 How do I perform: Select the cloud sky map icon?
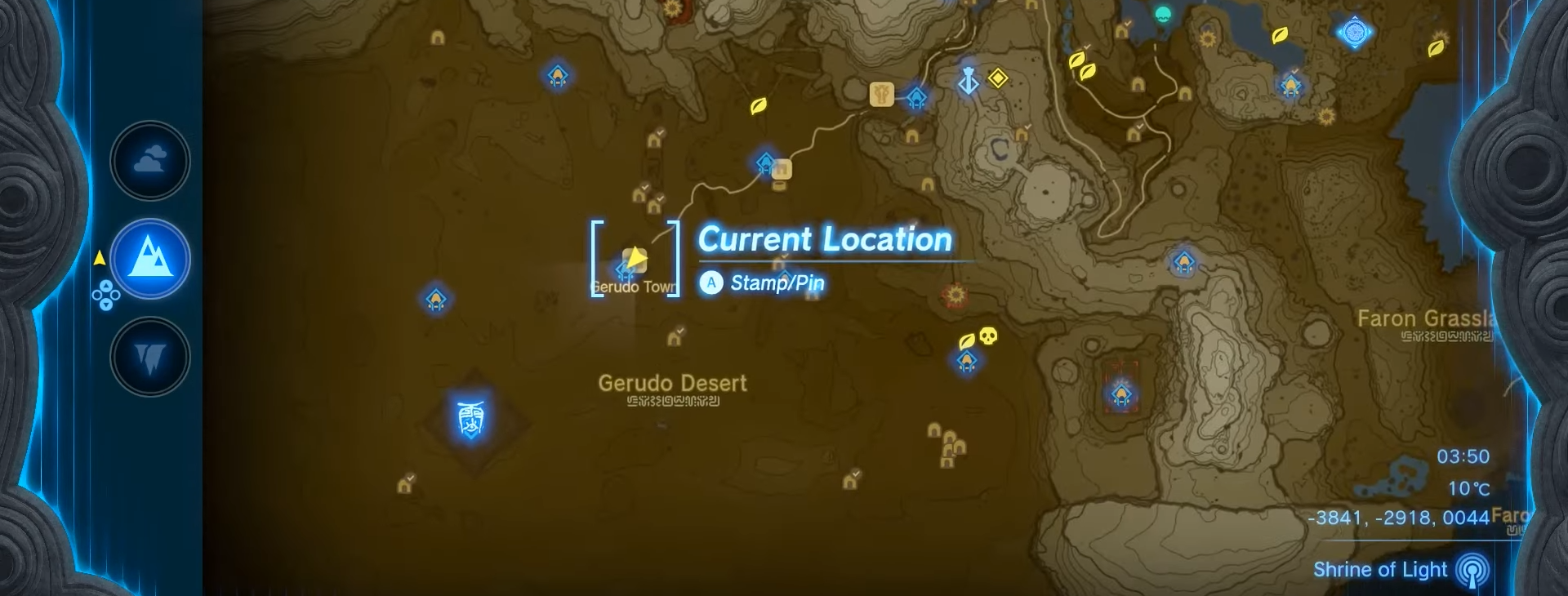[x=150, y=160]
